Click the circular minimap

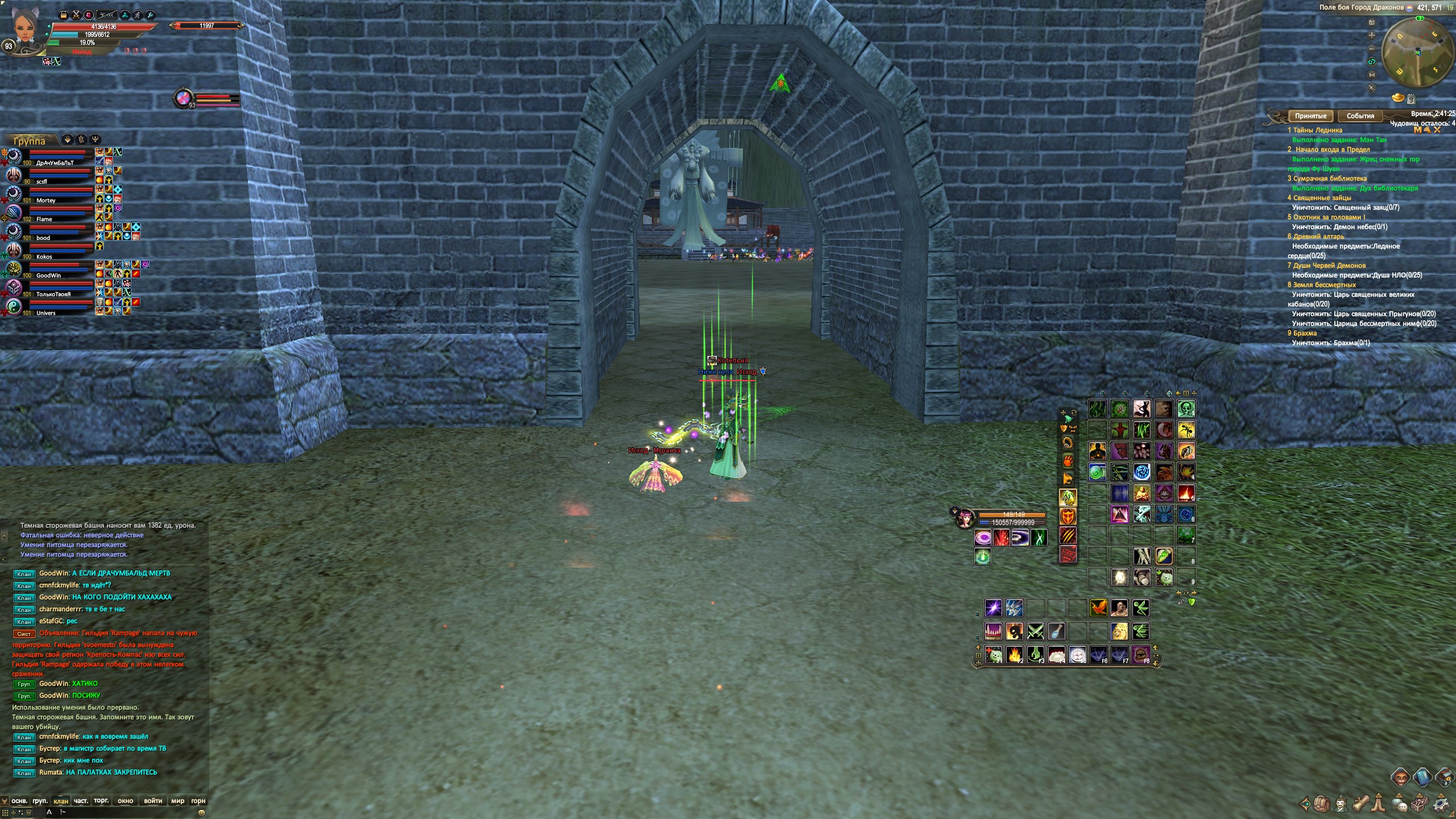[x=1418, y=53]
